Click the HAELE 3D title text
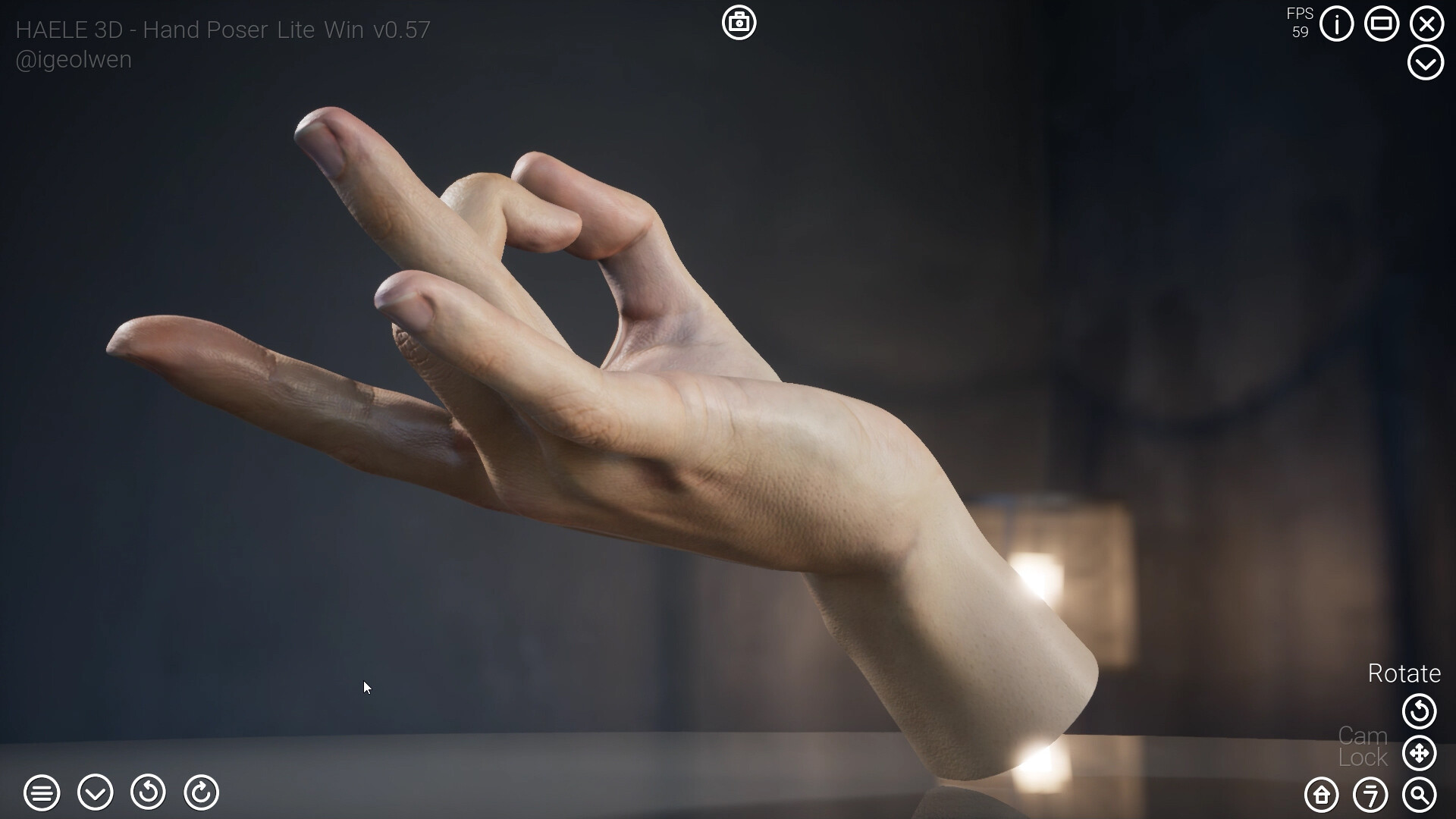Viewport: 1456px width, 819px height. 223,30
